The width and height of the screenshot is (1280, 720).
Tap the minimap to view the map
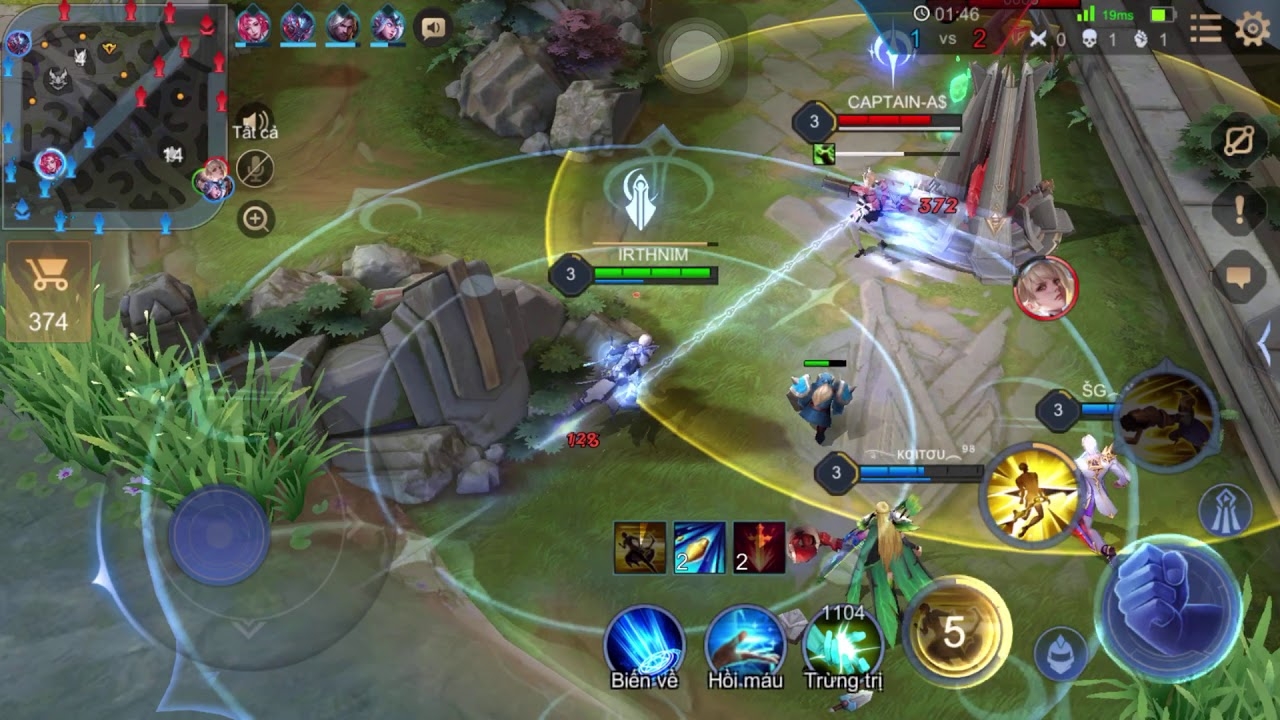tap(113, 113)
